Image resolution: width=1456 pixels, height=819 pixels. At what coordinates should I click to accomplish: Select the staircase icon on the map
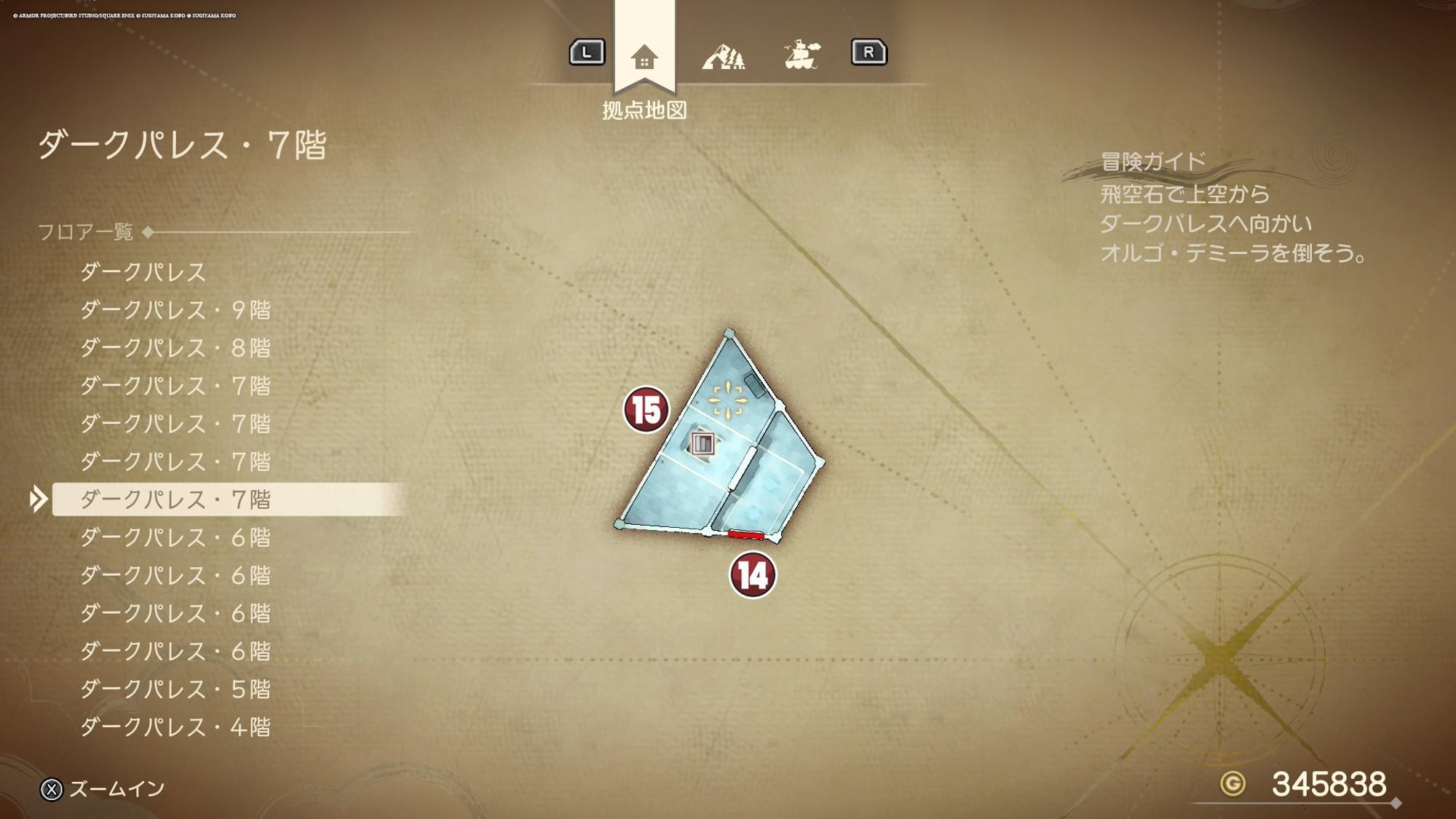point(703,443)
